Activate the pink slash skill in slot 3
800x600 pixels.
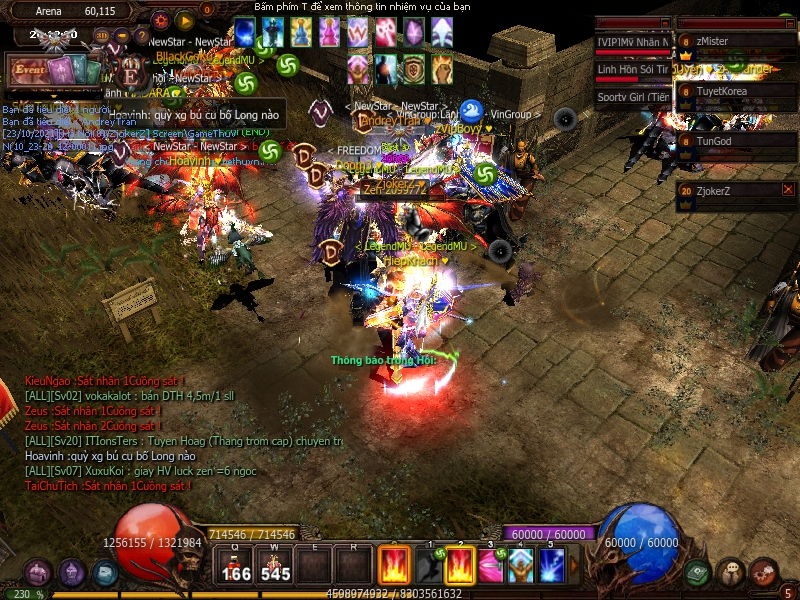[x=490, y=566]
